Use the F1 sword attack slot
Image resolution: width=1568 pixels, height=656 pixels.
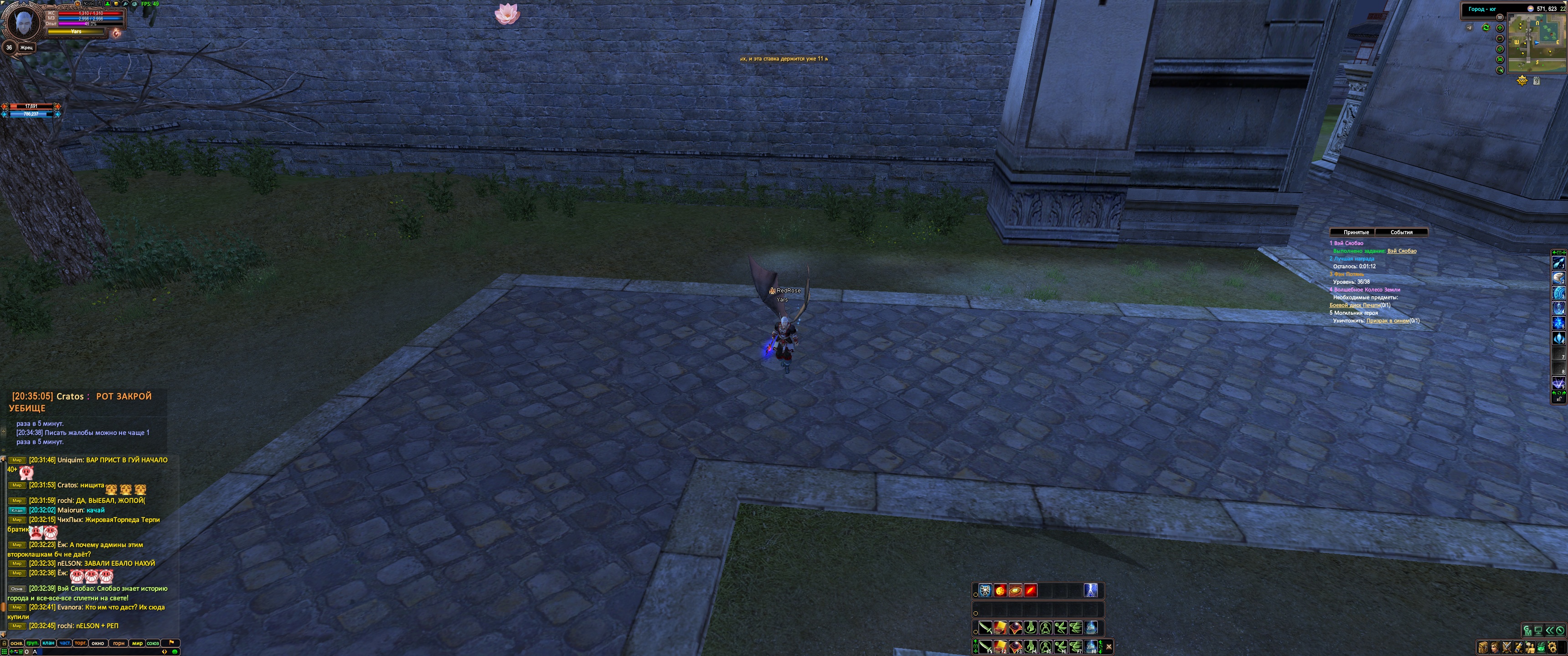(x=985, y=646)
